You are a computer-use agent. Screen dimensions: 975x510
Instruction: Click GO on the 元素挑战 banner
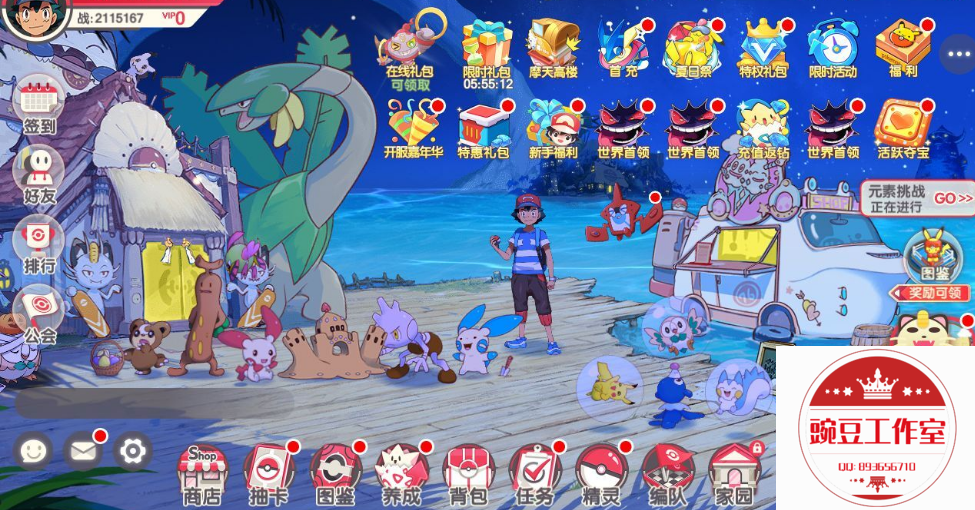coord(952,198)
